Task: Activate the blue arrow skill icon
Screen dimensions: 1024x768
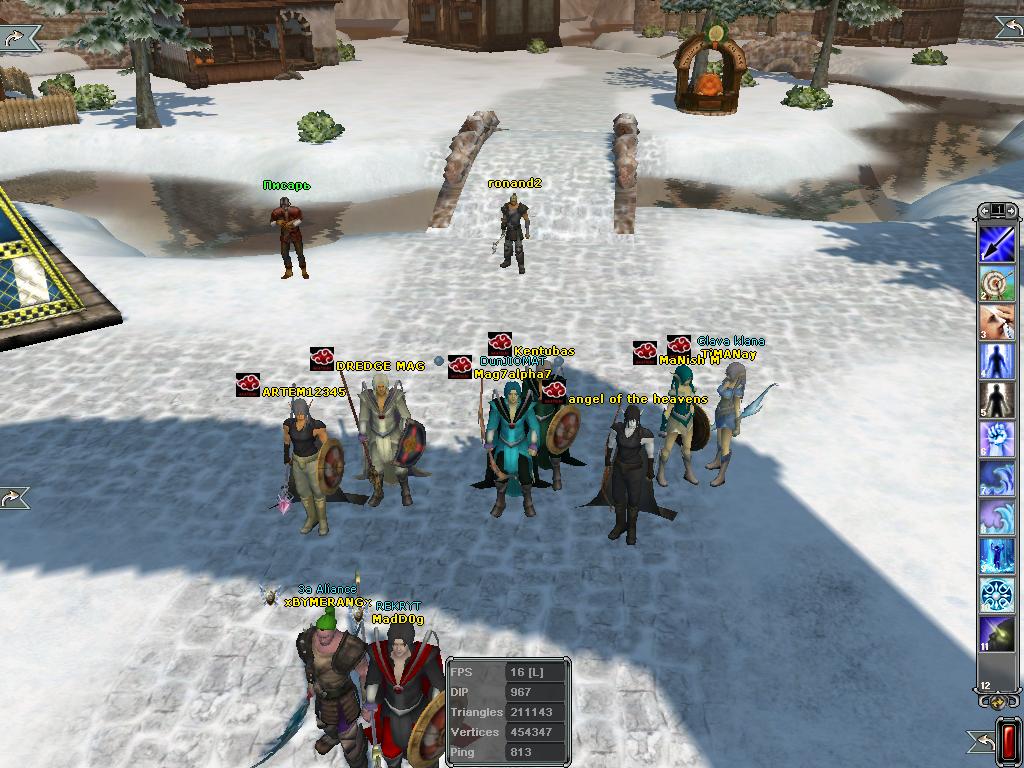Action: point(997,243)
